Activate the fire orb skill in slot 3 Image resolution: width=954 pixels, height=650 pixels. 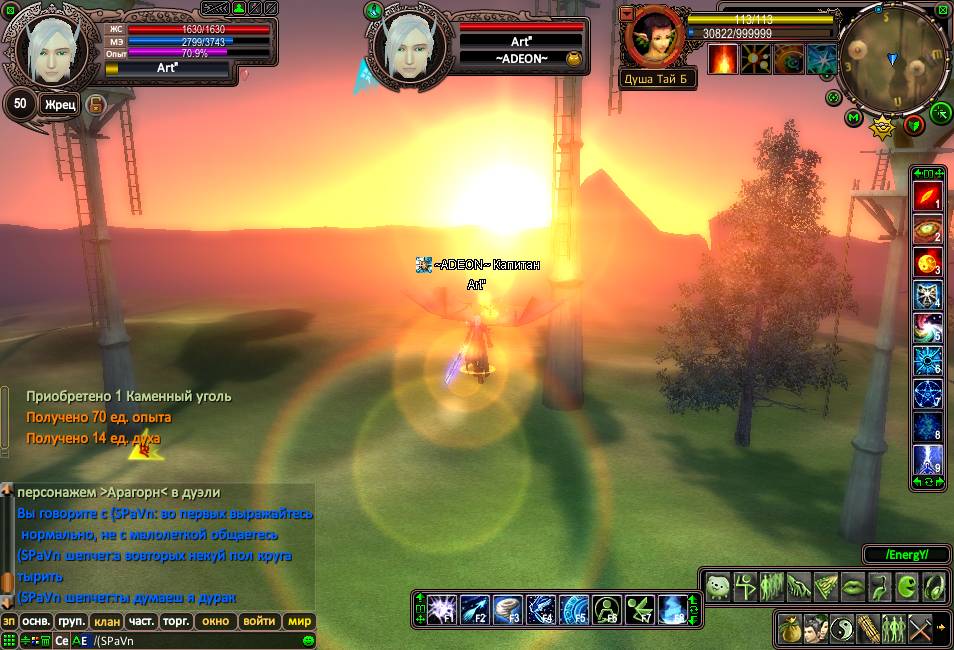(926, 263)
